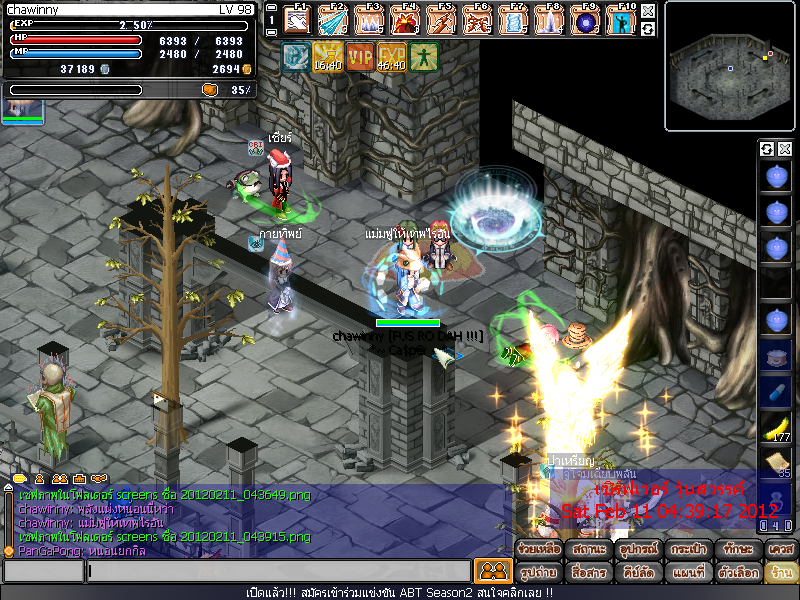800x600 pixels.
Task: Open the สถานะ status window
Action: coord(589,550)
